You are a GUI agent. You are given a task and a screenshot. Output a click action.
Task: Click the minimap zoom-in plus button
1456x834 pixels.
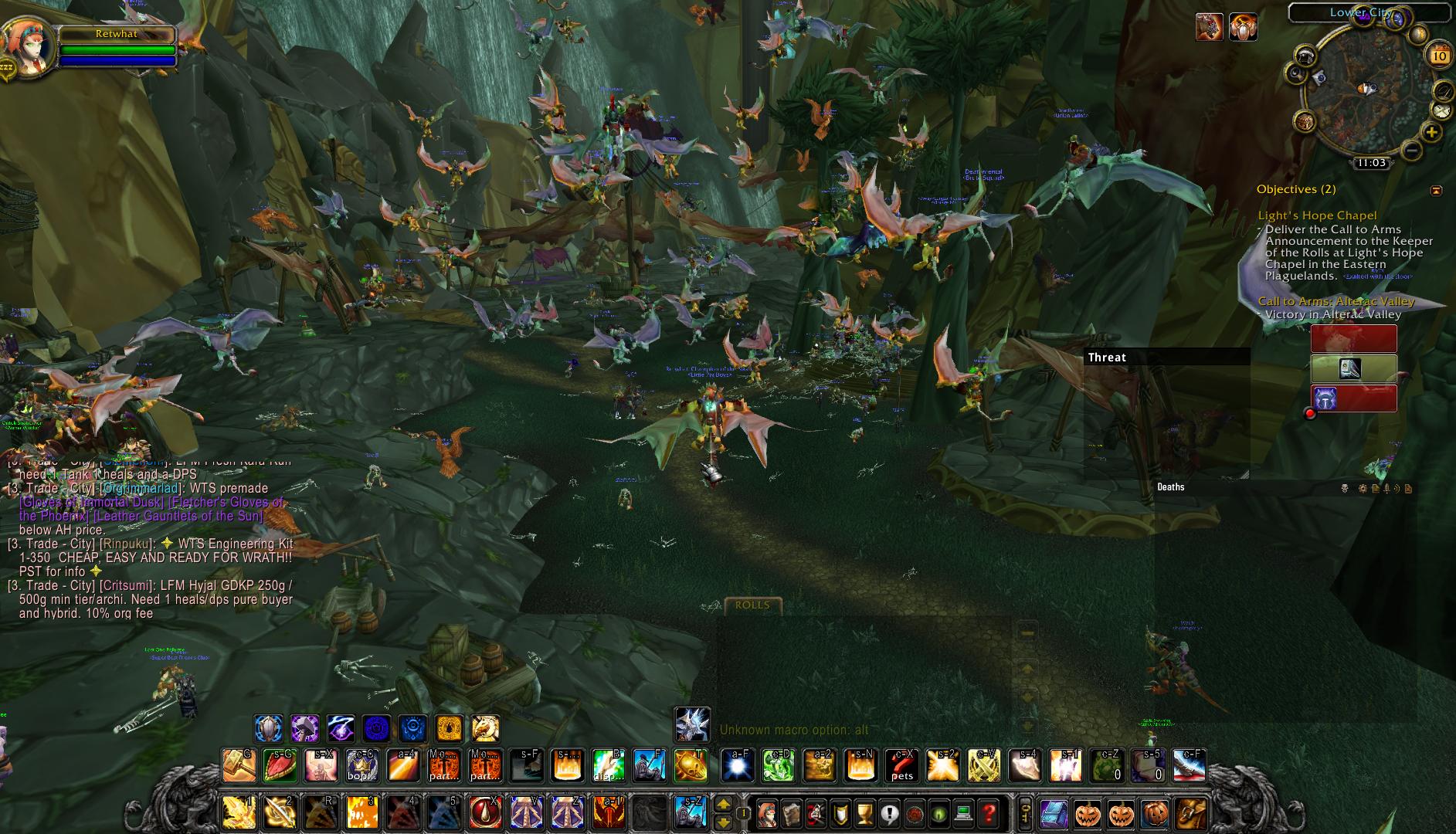tap(1433, 131)
